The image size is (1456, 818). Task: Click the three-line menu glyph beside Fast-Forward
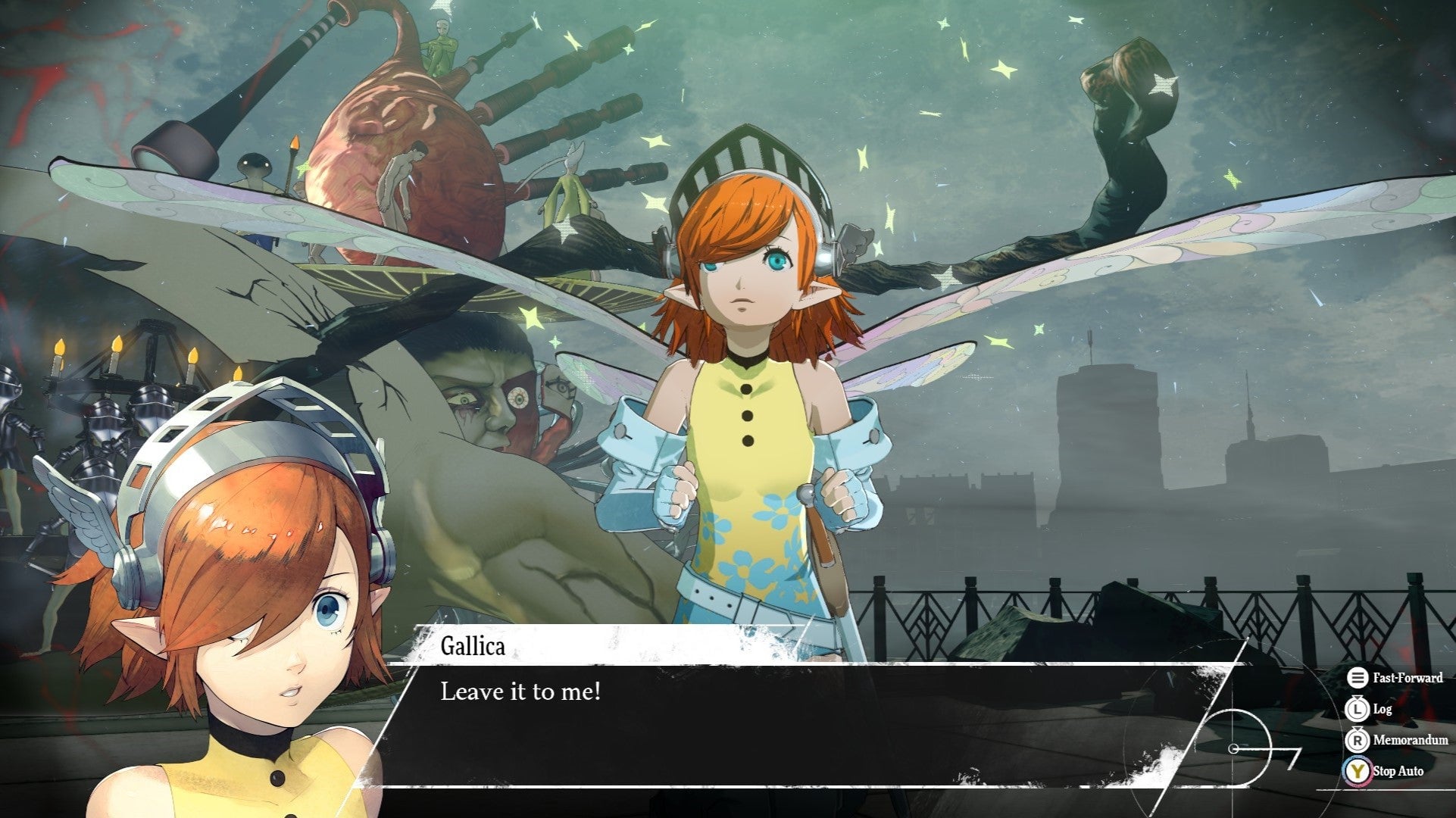tap(1357, 678)
